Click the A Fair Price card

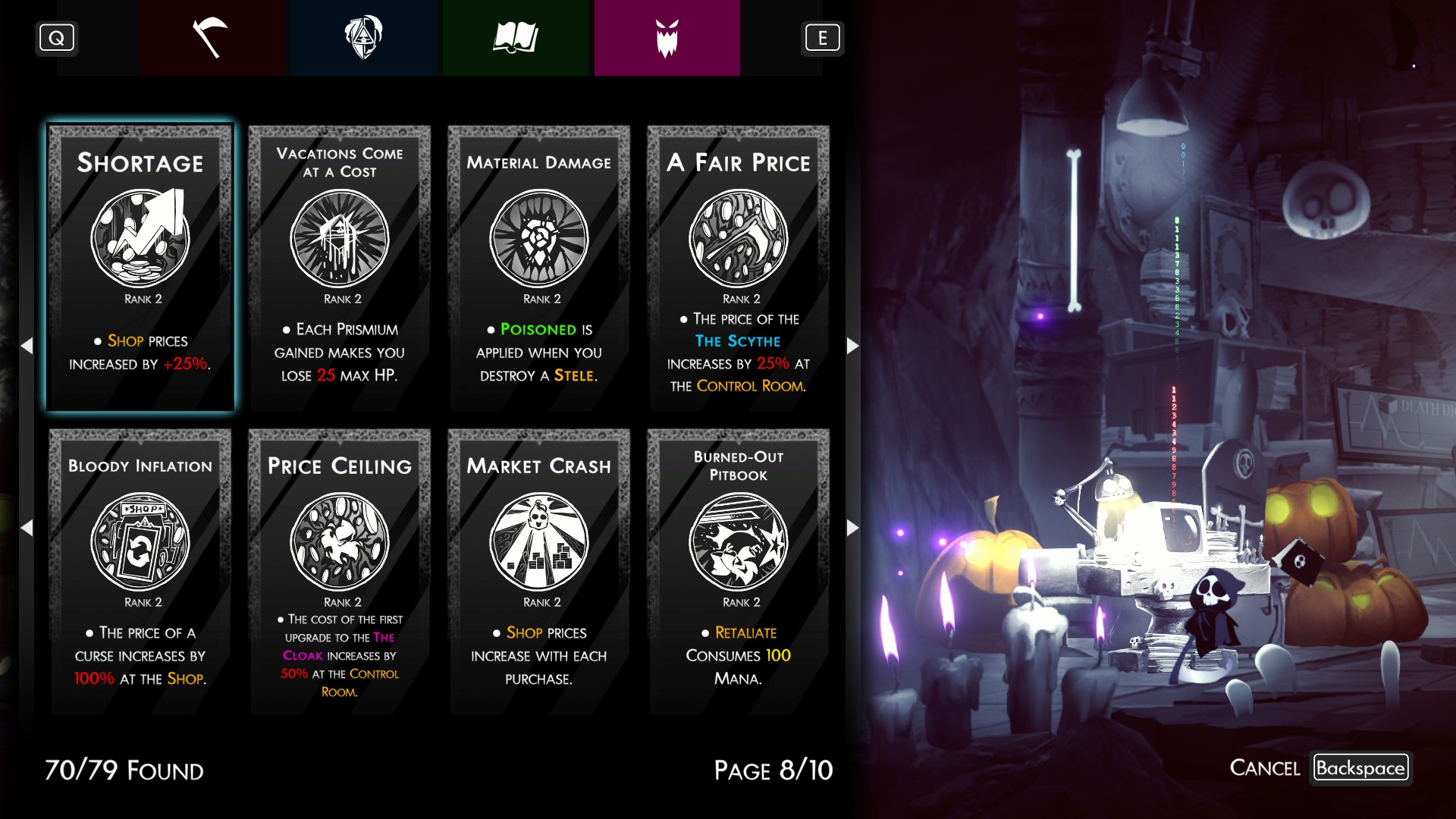tap(739, 268)
